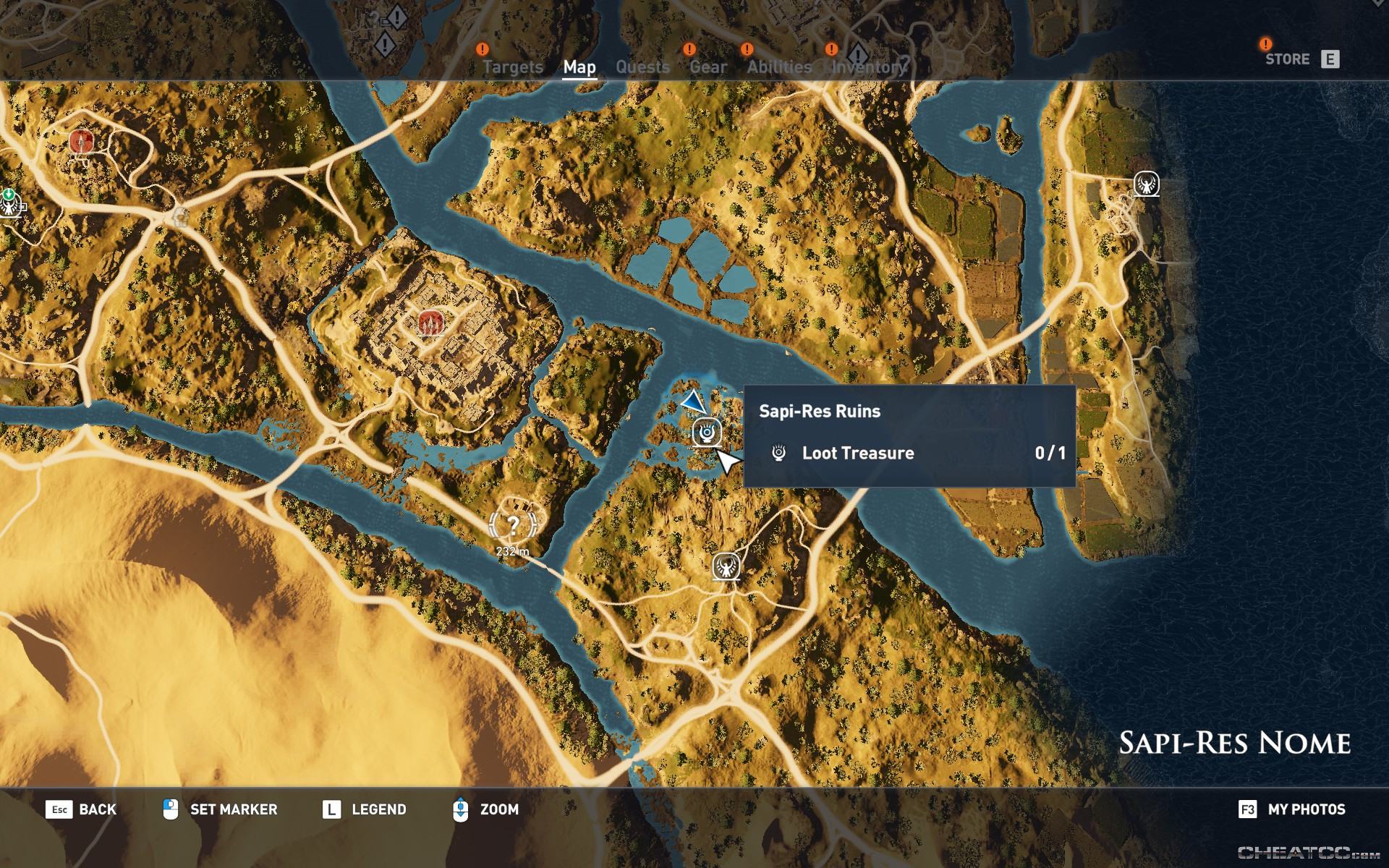Open the map Legend

364,809
